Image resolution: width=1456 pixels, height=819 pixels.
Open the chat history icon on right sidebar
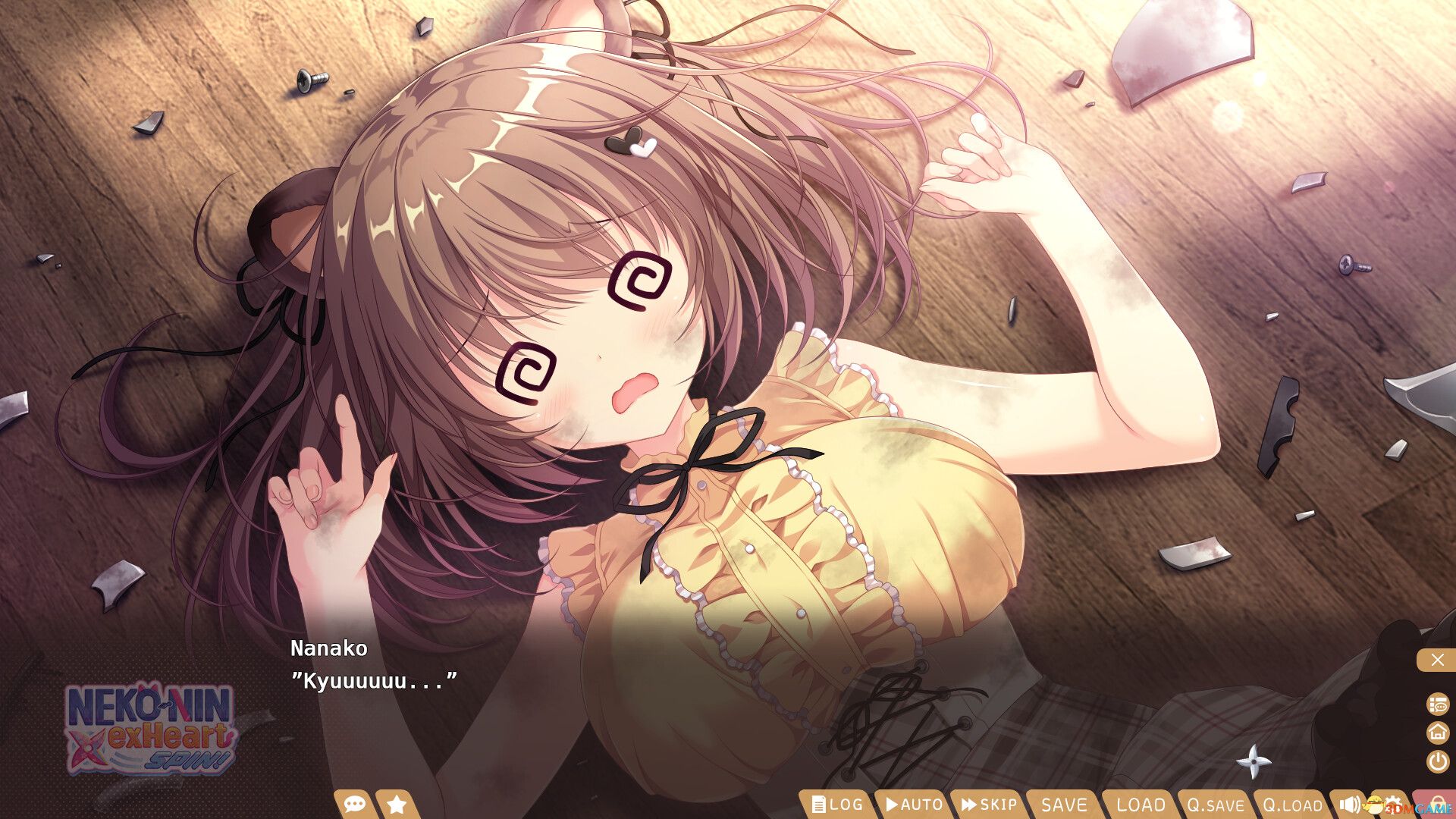click(1438, 703)
